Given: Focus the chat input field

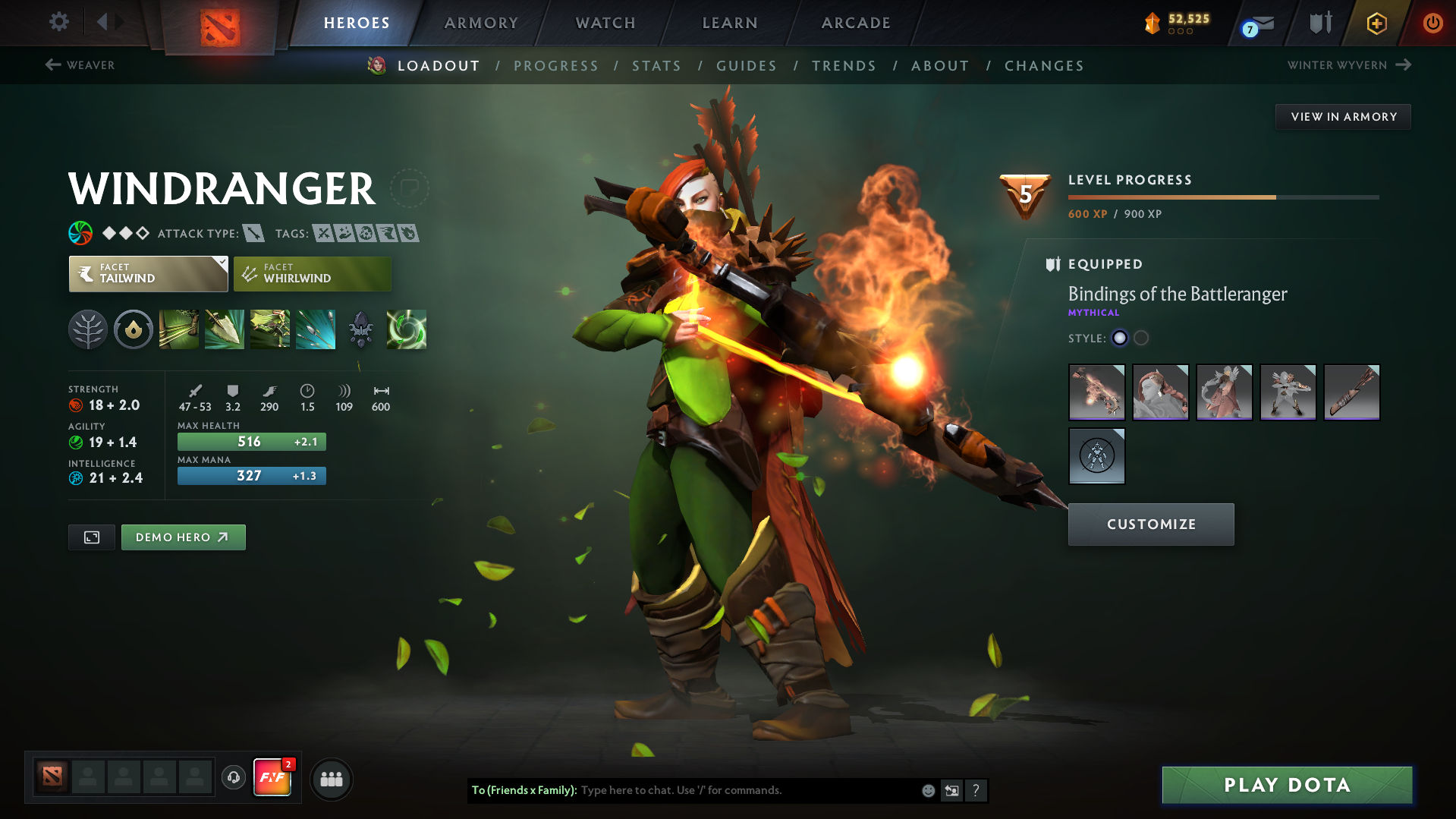Looking at the screenshot, I should click(747, 790).
